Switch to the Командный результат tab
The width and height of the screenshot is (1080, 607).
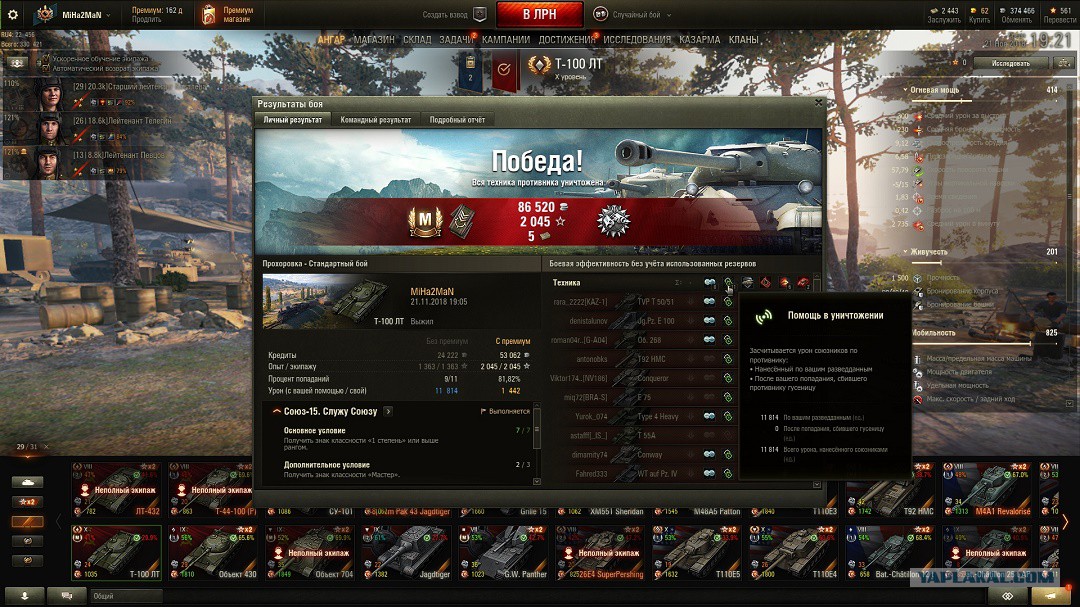375,120
